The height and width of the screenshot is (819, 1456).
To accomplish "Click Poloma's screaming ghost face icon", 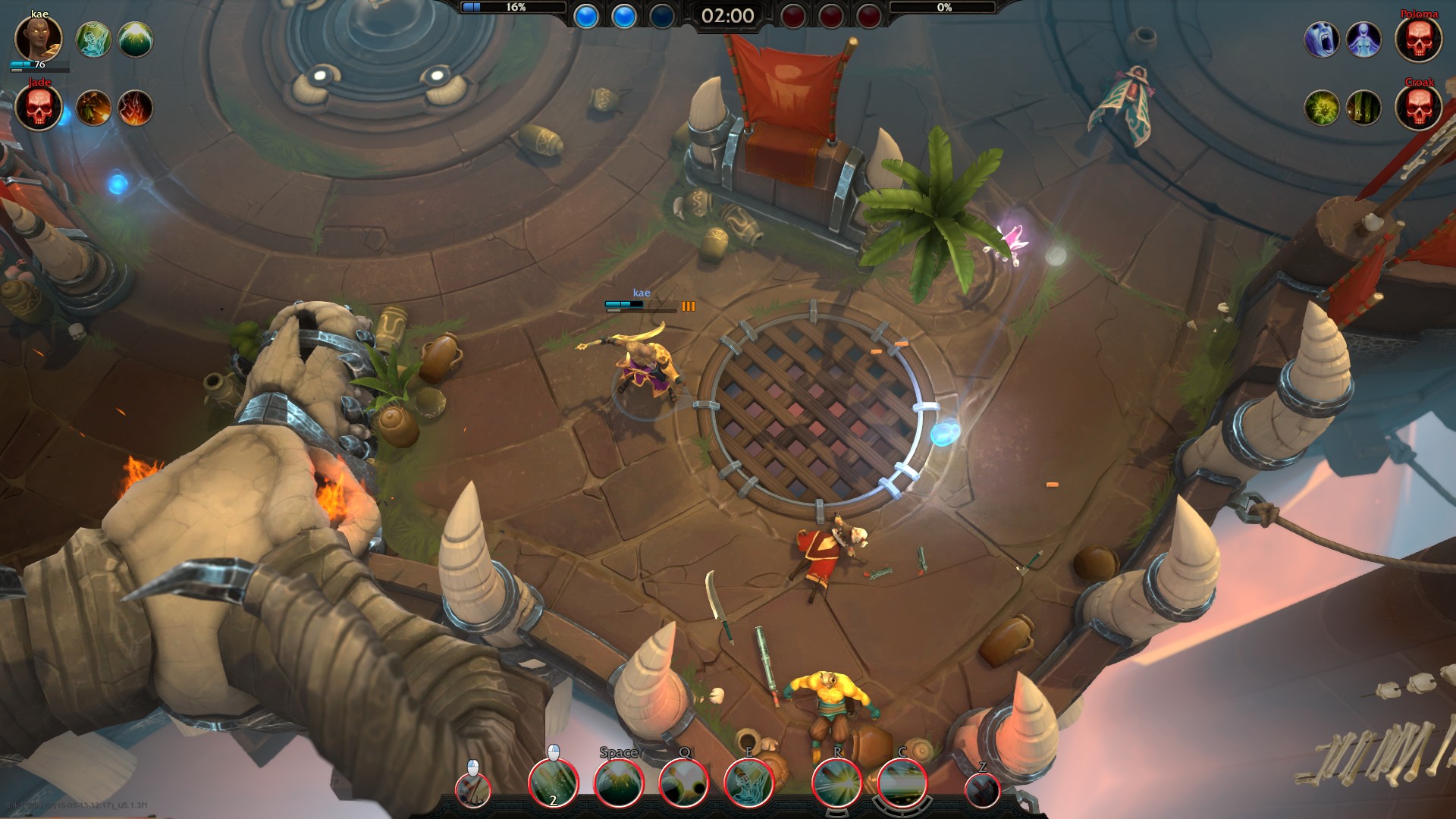I will 1322,39.
